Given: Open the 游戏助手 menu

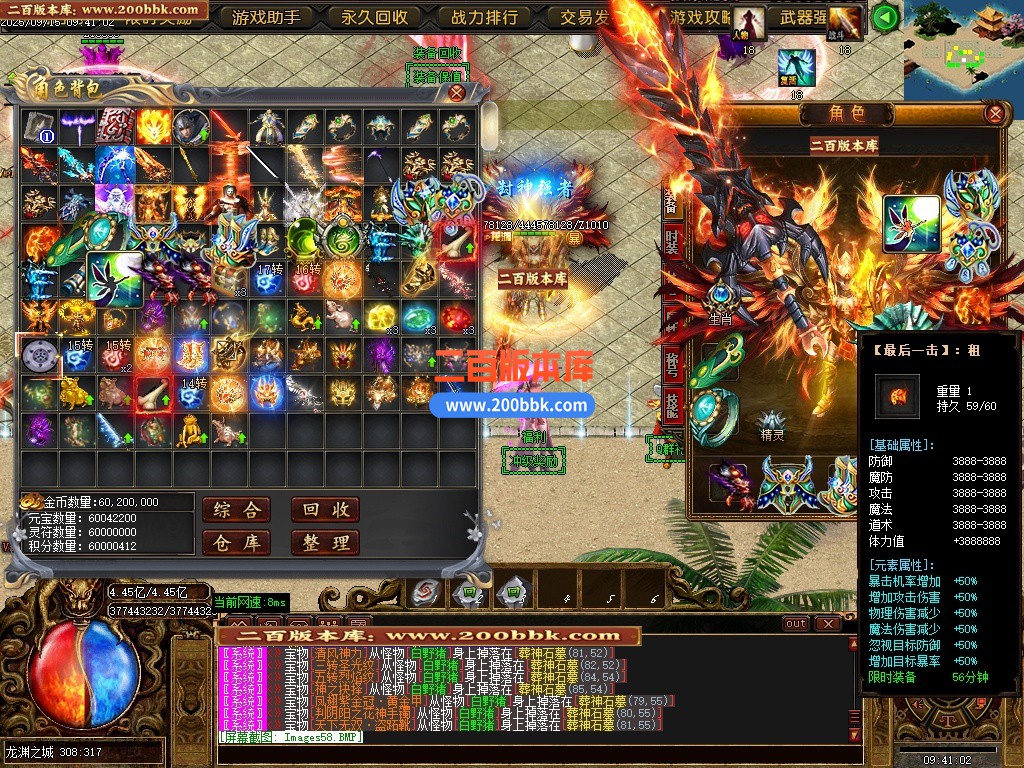Looking at the screenshot, I should tap(265, 17).
